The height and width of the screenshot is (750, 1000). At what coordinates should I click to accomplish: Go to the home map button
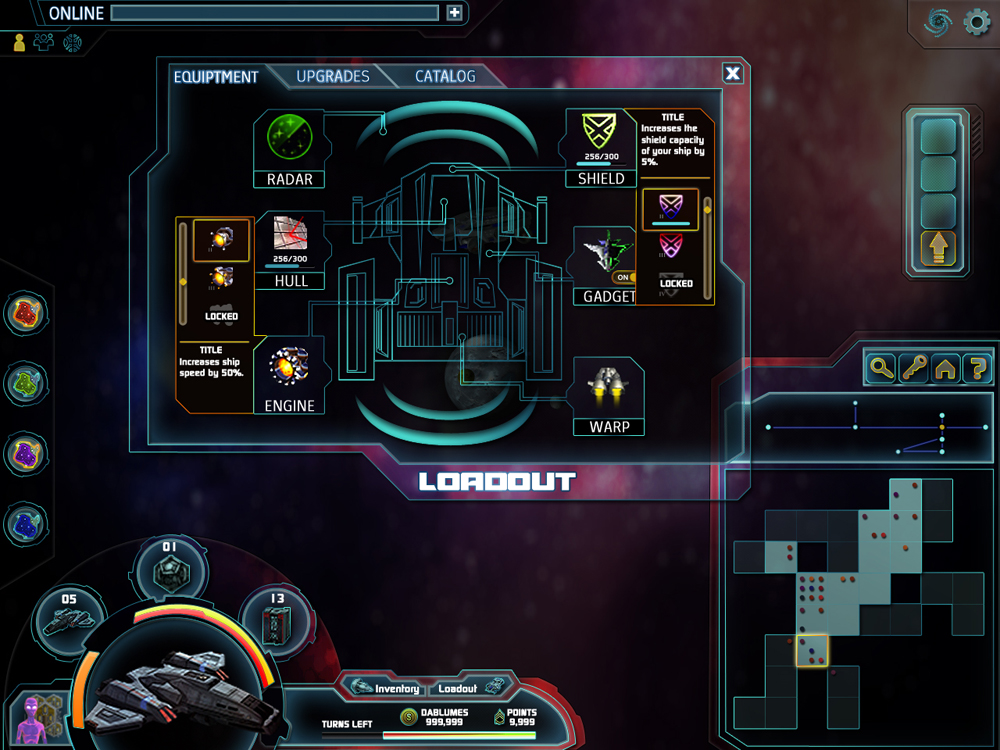(945, 368)
